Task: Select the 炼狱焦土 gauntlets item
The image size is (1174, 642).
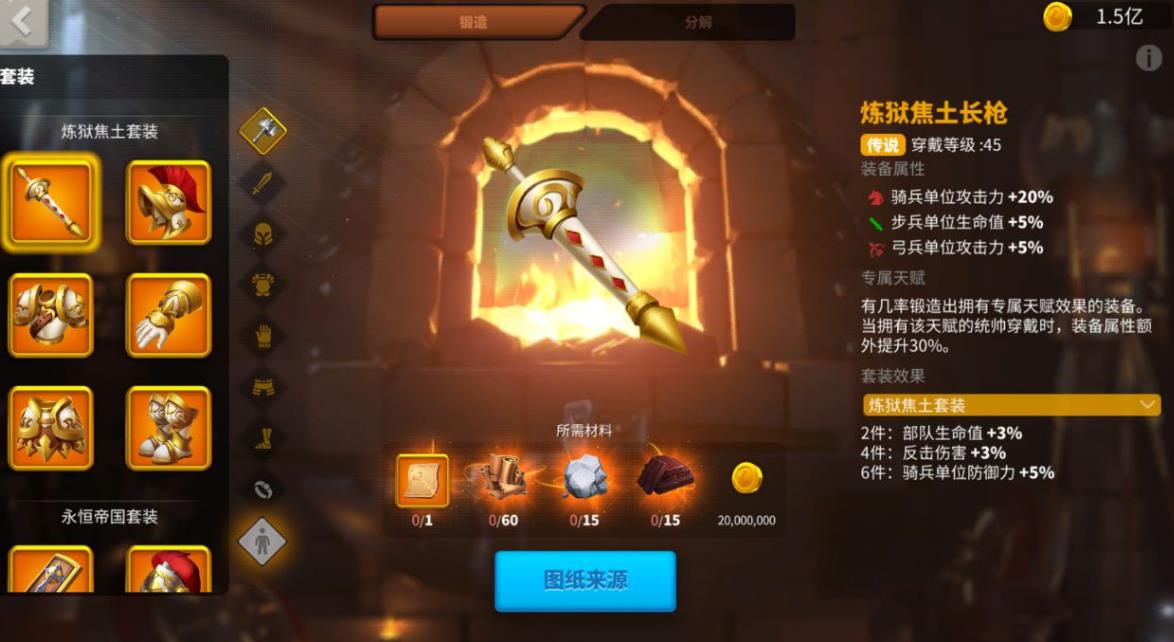Action: pyautogui.click(x=168, y=315)
